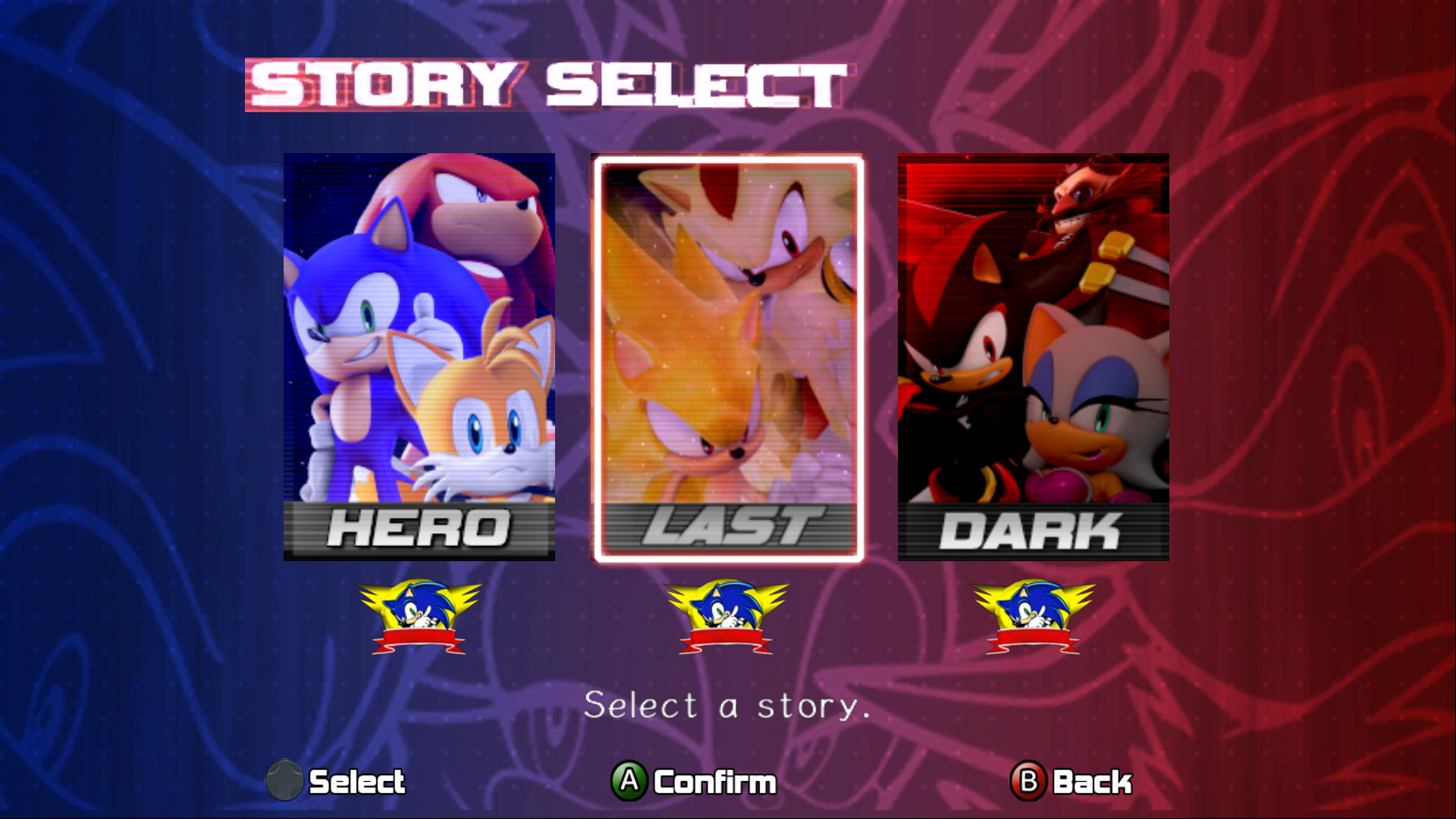Keep the LAST story card selected
Screen dimensions: 1456x819
pos(726,349)
